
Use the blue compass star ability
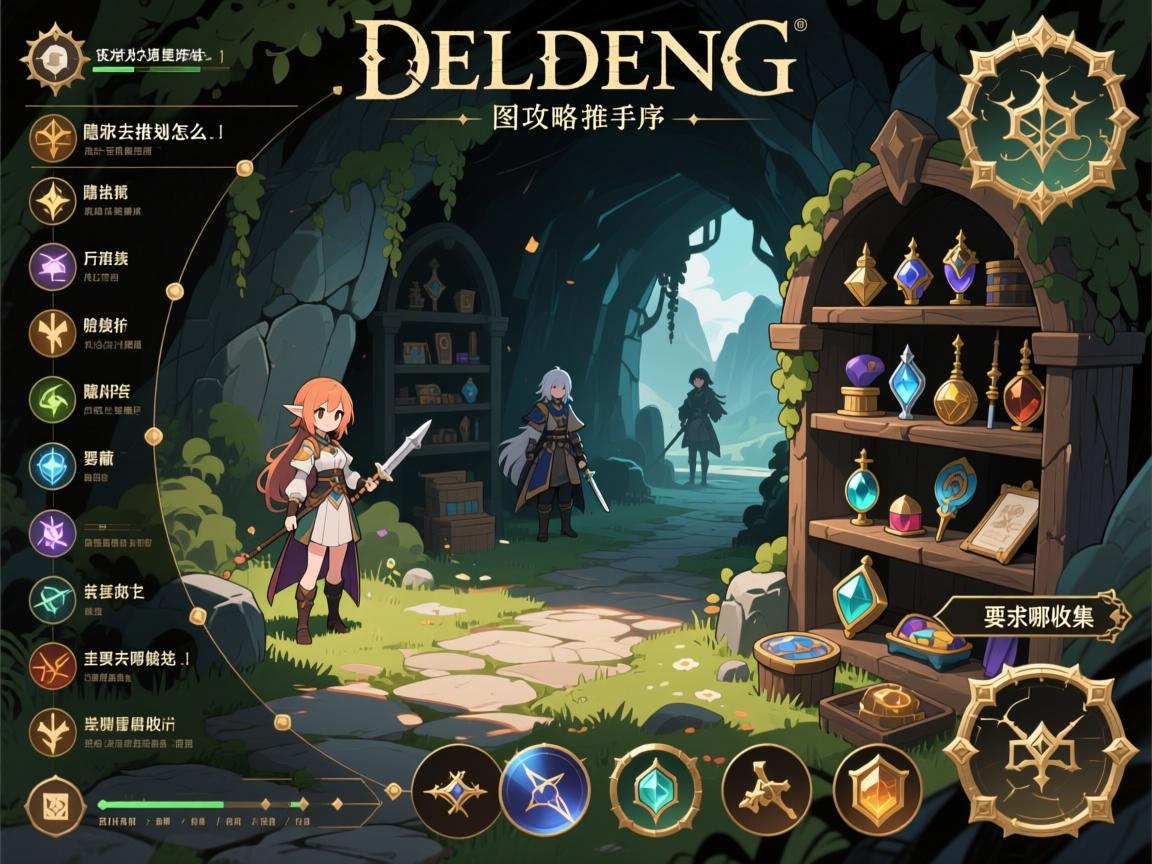[x=545, y=789]
